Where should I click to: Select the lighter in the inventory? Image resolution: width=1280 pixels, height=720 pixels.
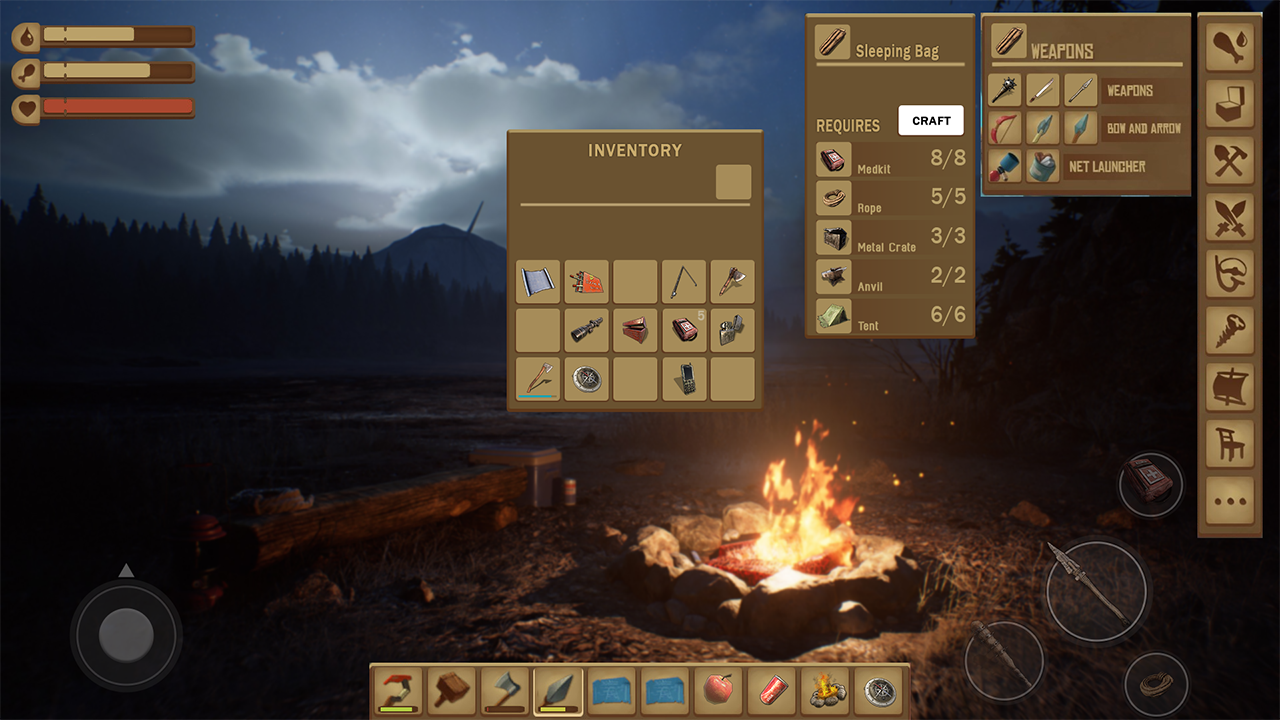(x=732, y=330)
